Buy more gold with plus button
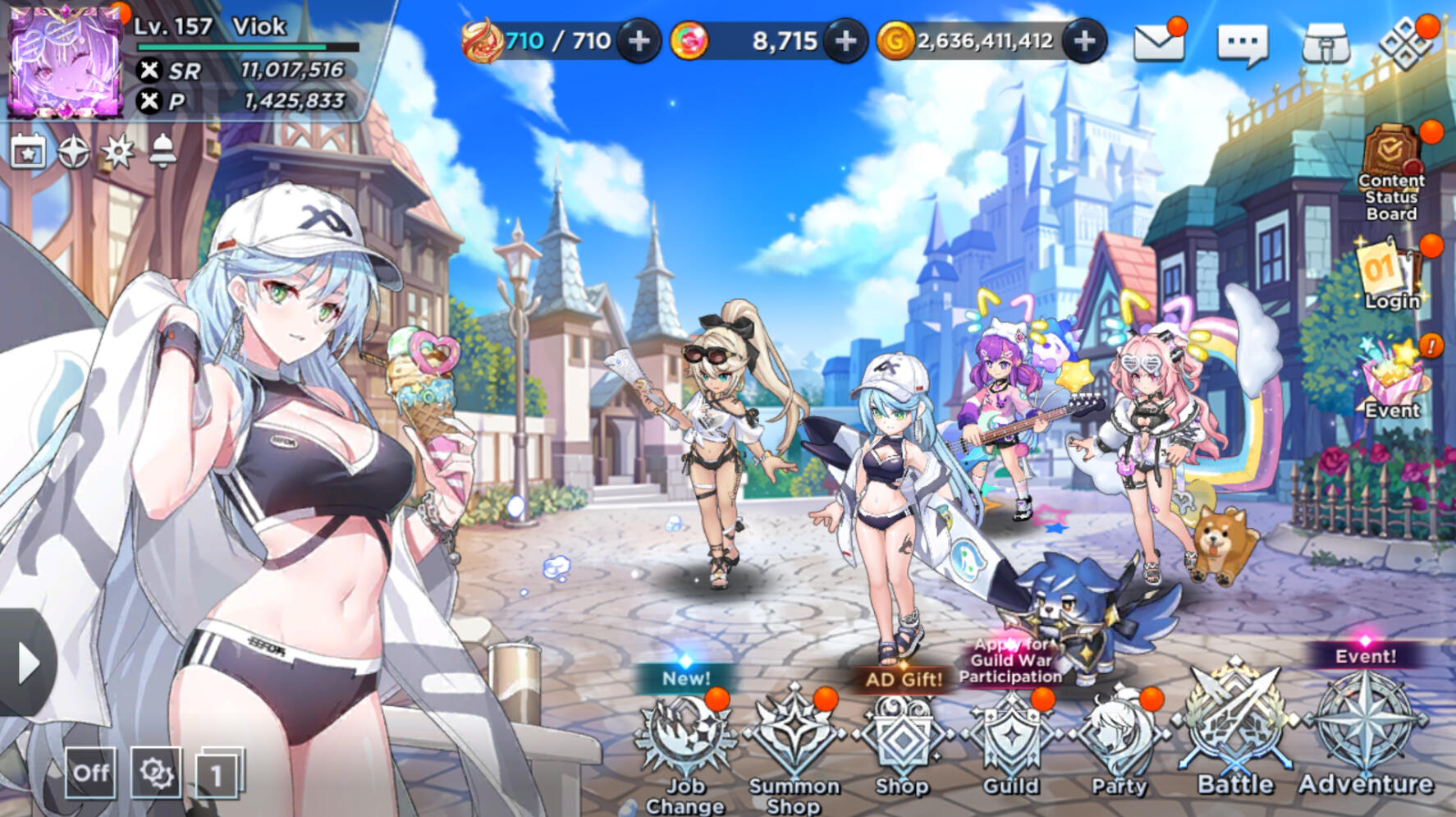Screen dimensions: 1456x817 pyautogui.click(x=1084, y=40)
